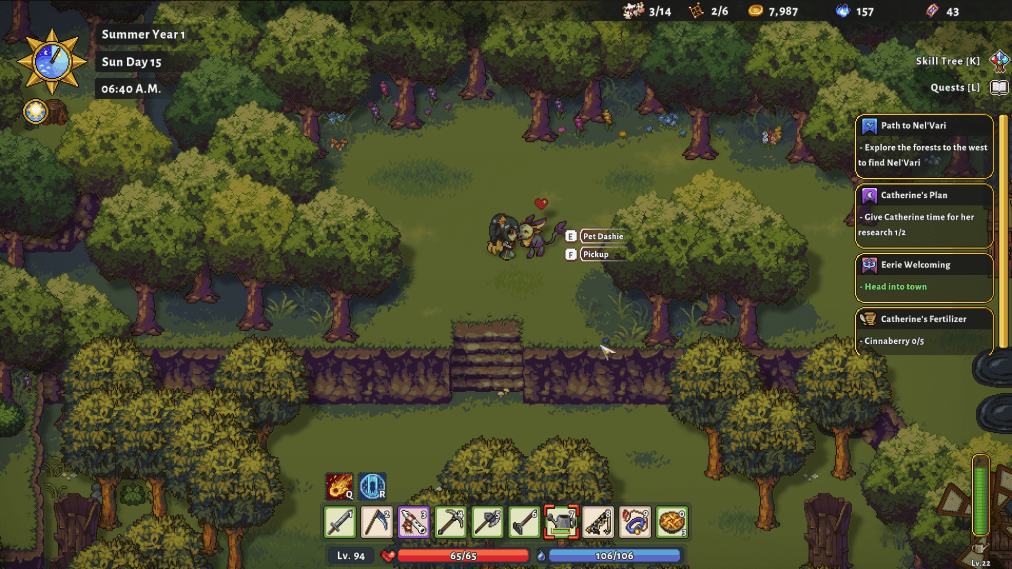Click the weather sun icon below the clock
The width and height of the screenshot is (1012, 569).
tap(36, 111)
